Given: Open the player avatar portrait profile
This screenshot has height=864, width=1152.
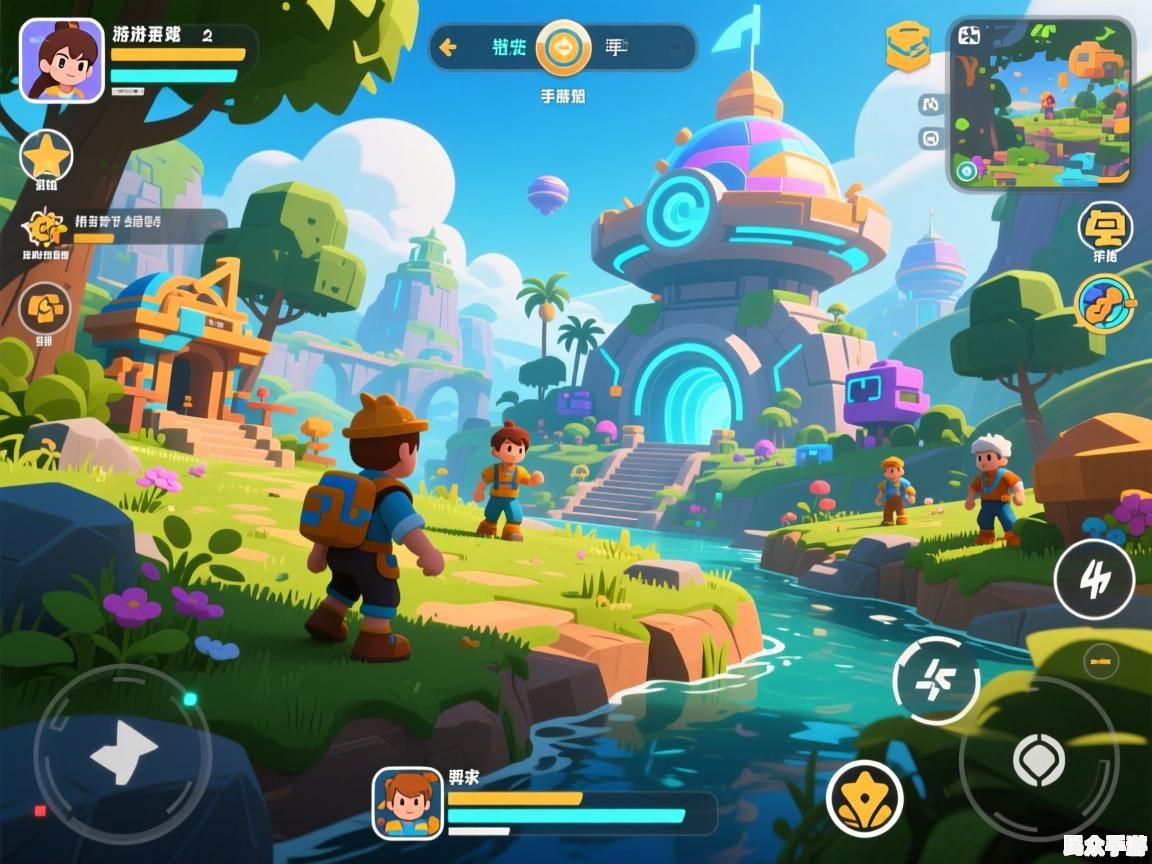Looking at the screenshot, I should (x=61, y=60).
